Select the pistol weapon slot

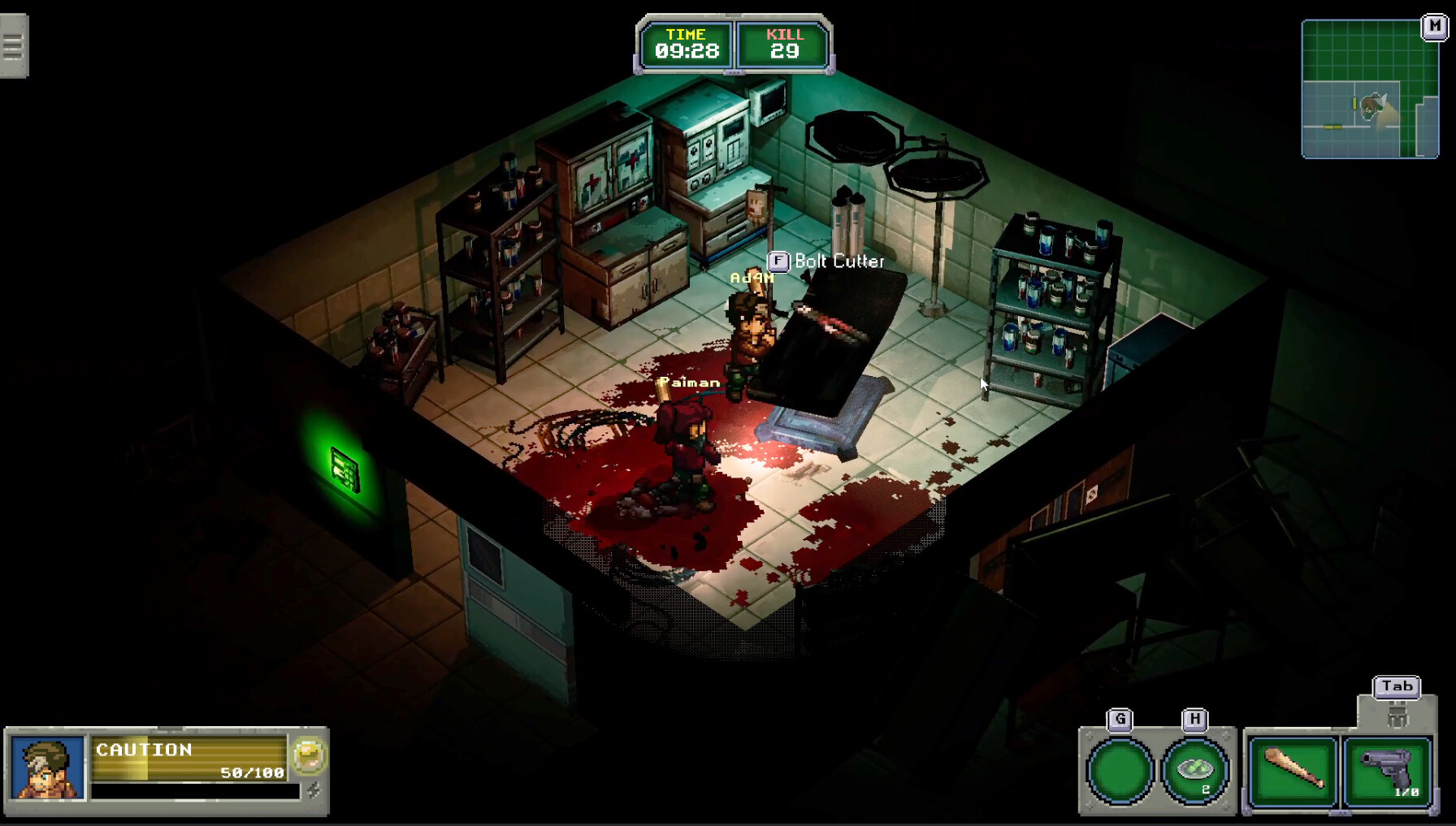point(1384,770)
